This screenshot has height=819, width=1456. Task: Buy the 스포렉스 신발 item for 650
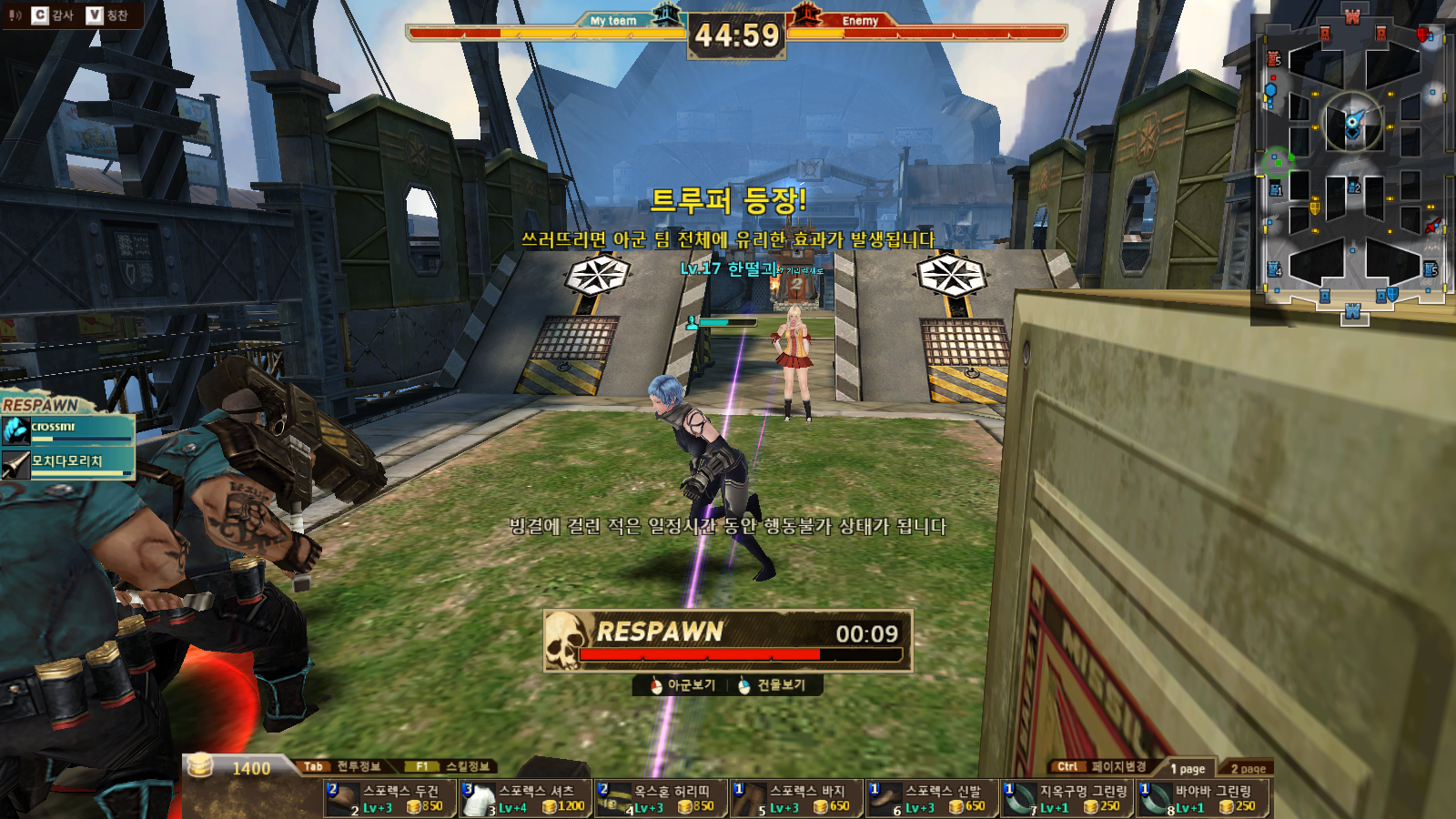click(932, 799)
